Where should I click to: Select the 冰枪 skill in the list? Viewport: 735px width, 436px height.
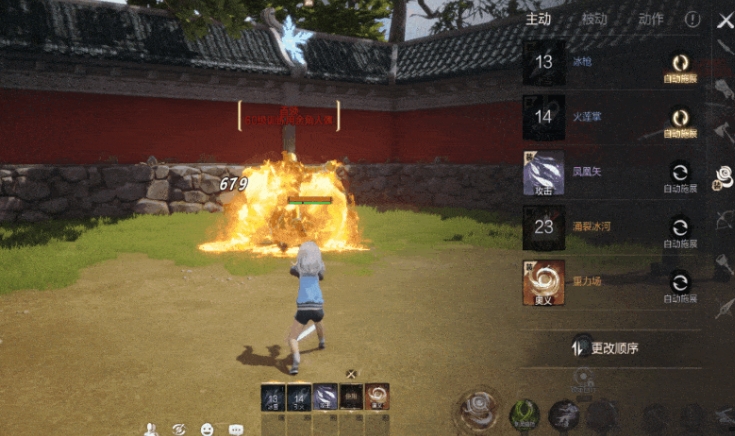(x=544, y=62)
